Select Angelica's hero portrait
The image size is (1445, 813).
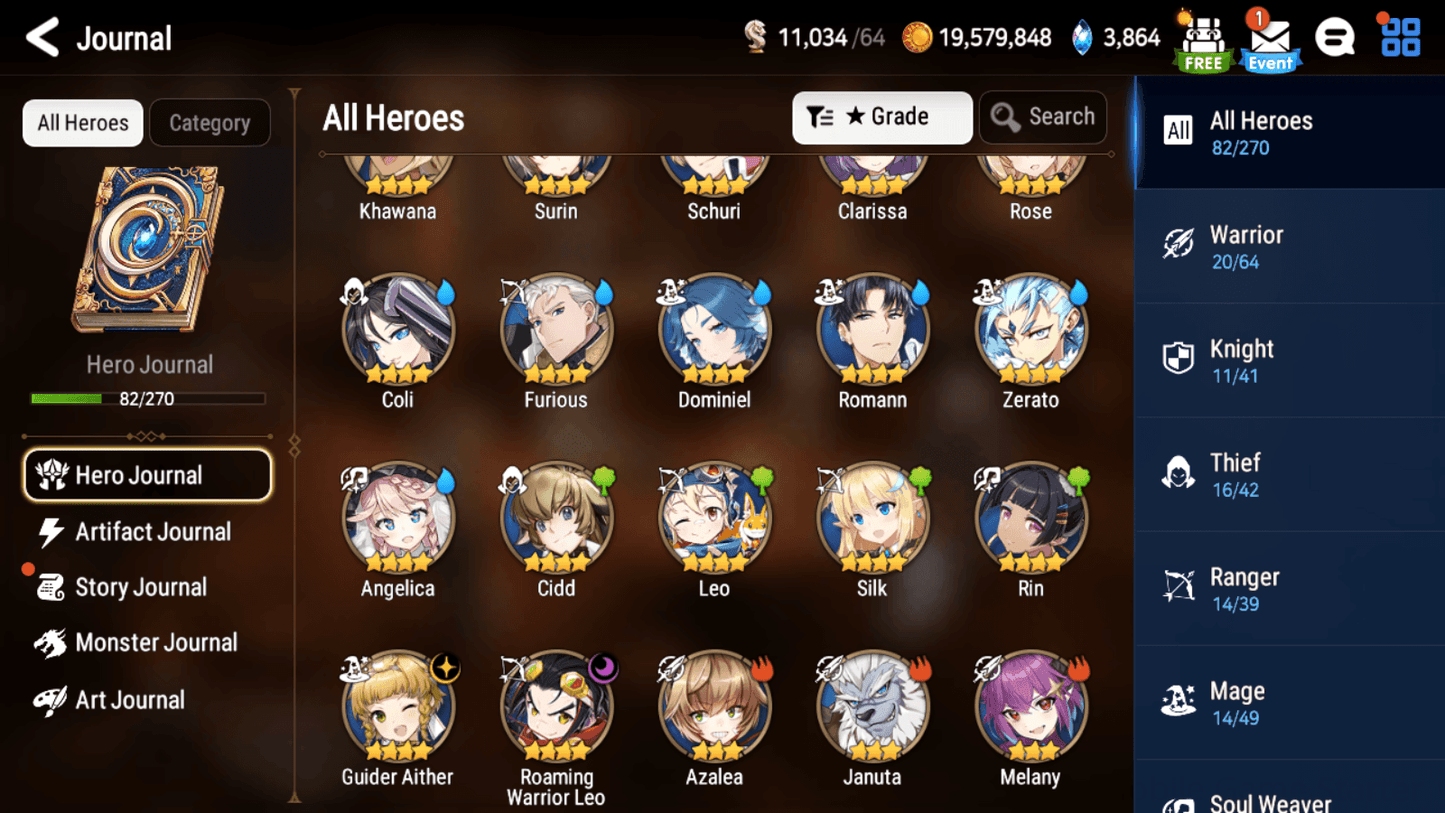(x=398, y=519)
